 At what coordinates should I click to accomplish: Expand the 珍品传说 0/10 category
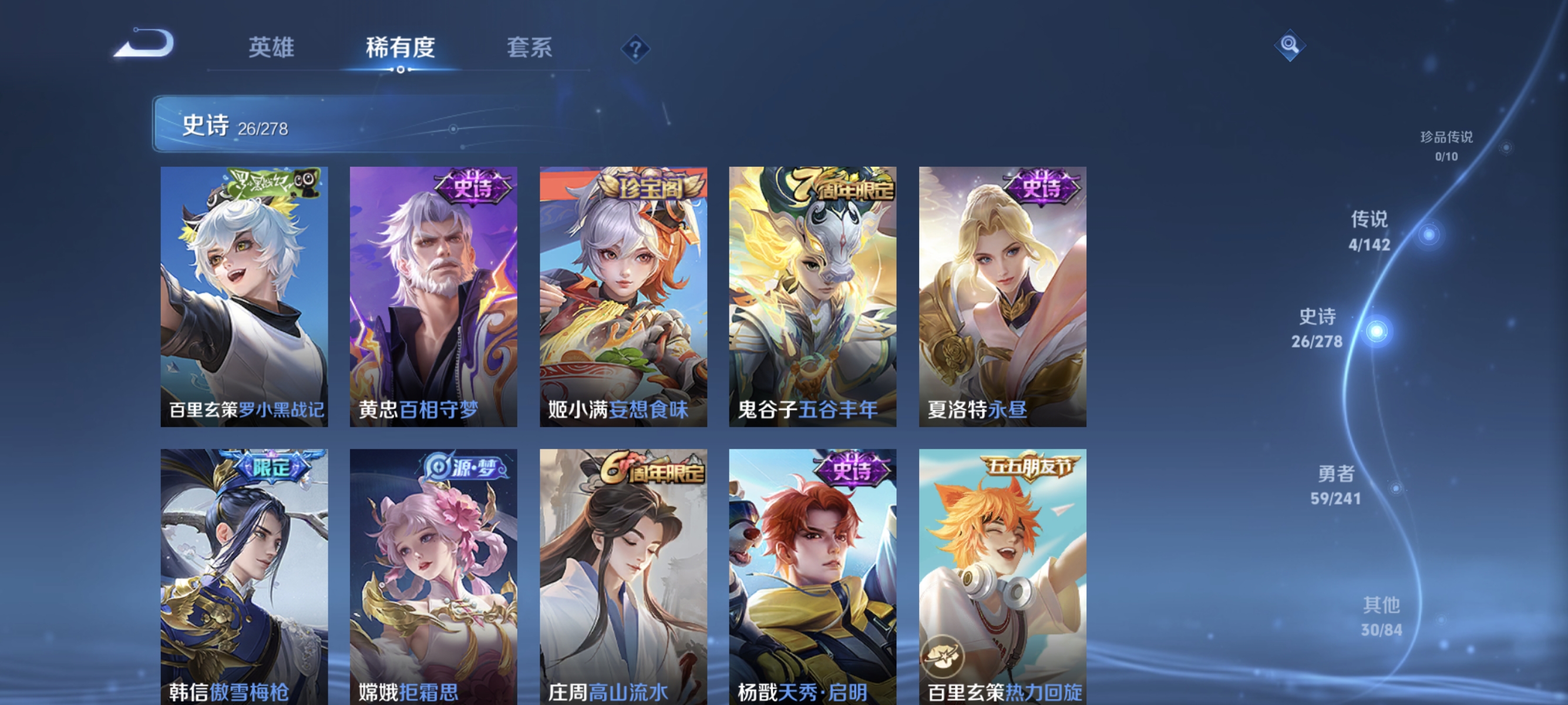[1446, 146]
